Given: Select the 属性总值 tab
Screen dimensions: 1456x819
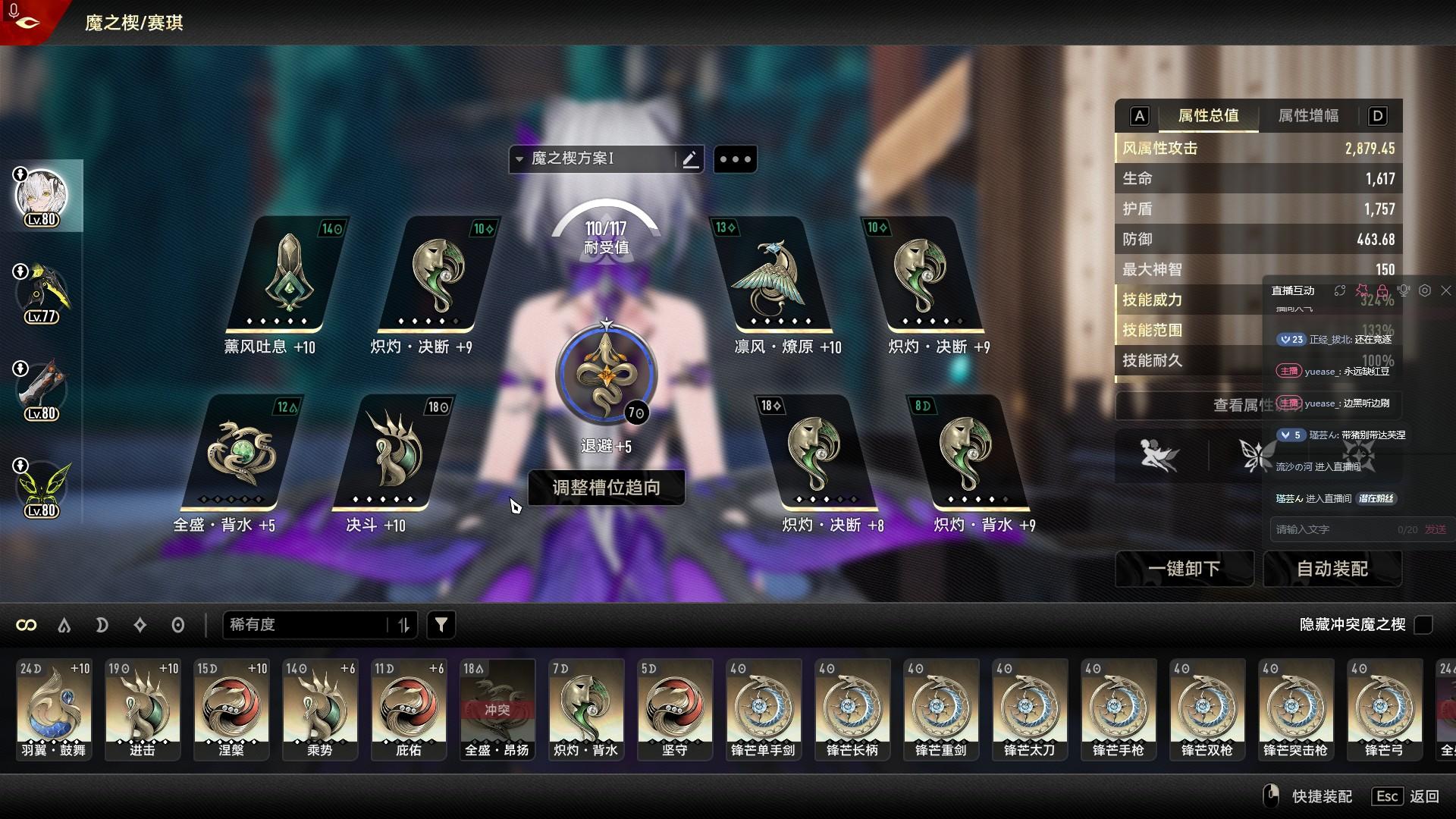Looking at the screenshot, I should click(x=1208, y=116).
